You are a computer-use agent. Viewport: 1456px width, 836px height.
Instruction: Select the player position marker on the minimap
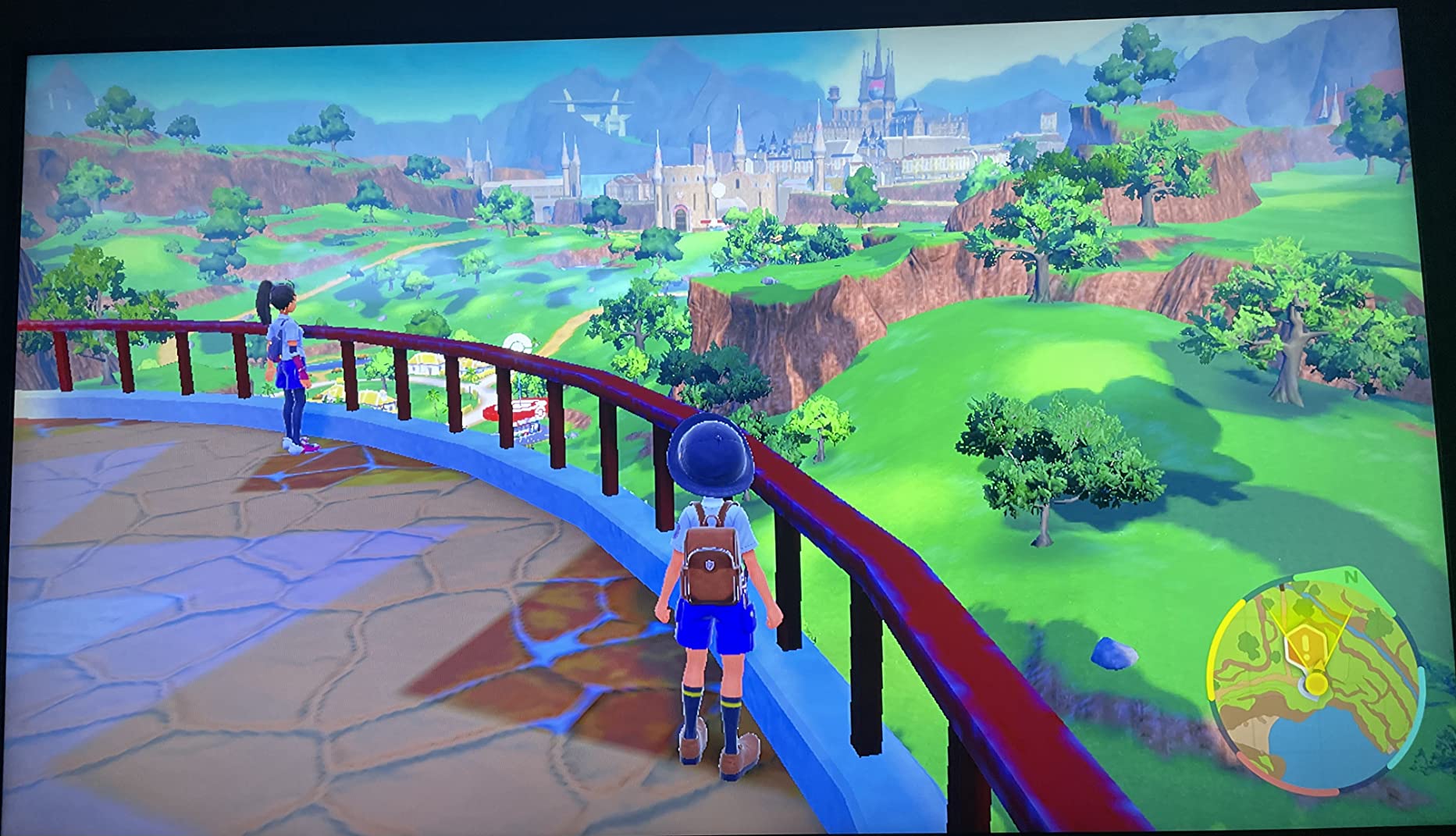point(1315,683)
